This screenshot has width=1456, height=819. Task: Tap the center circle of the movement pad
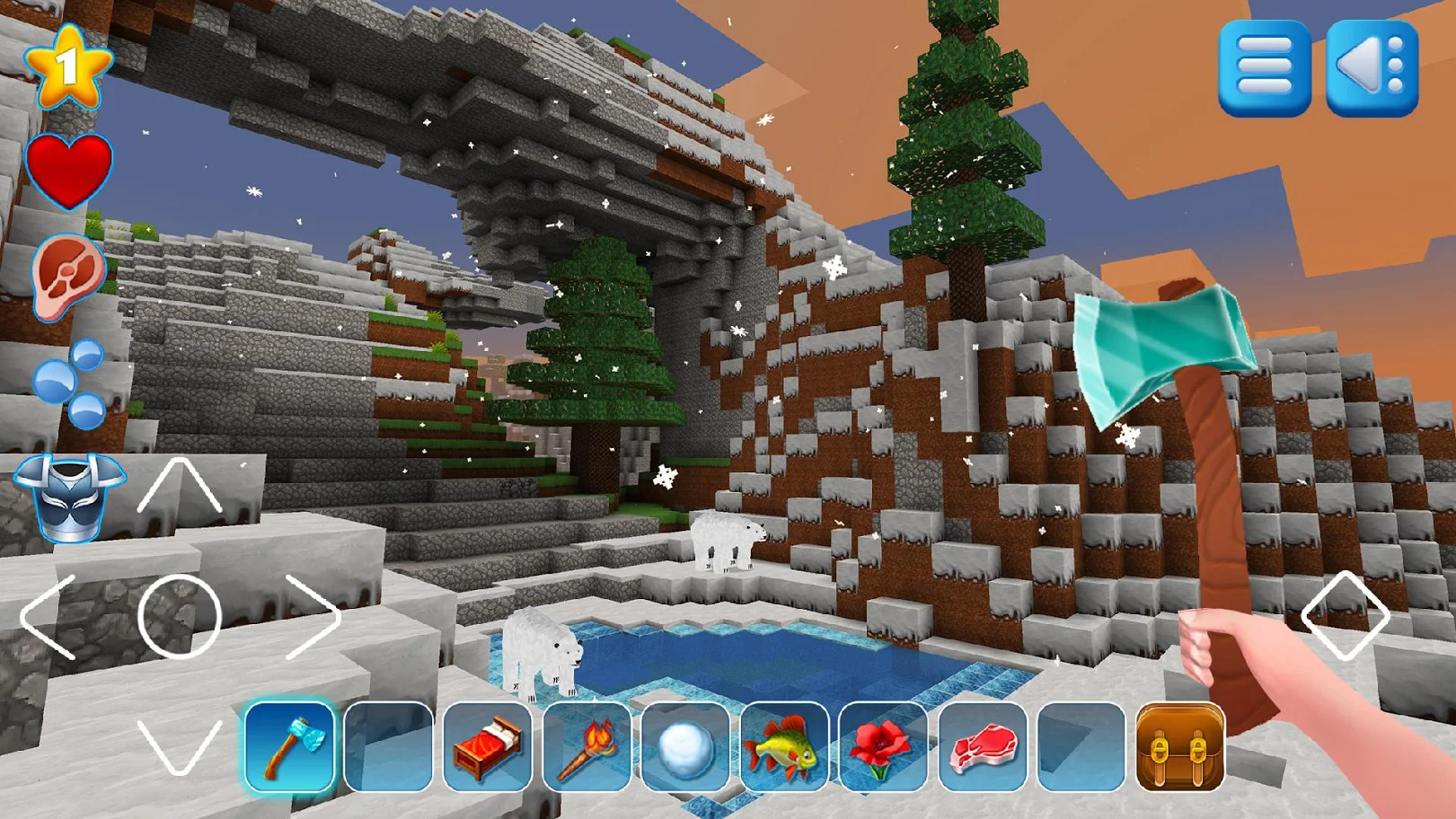180,617
